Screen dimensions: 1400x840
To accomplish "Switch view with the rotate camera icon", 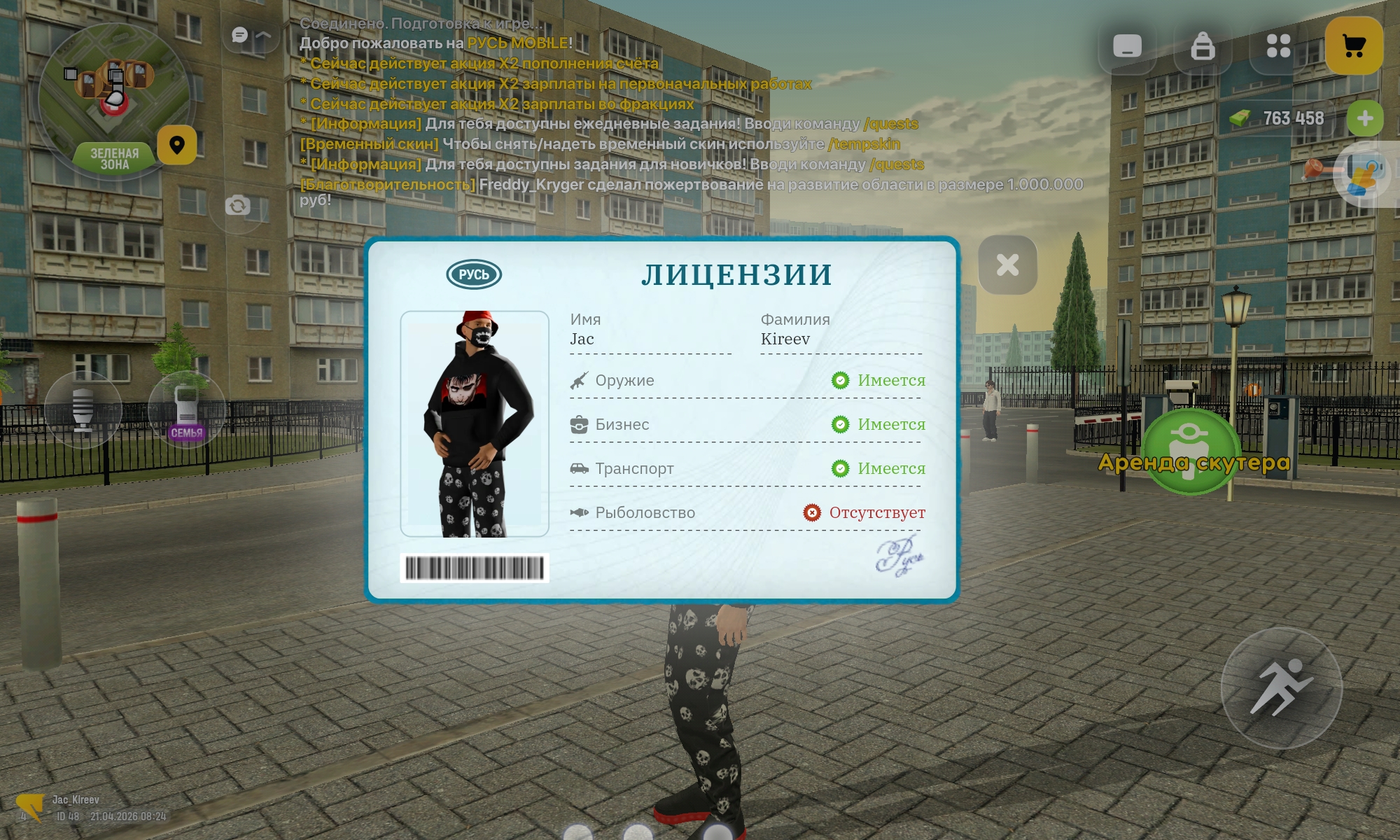I will tap(239, 206).
